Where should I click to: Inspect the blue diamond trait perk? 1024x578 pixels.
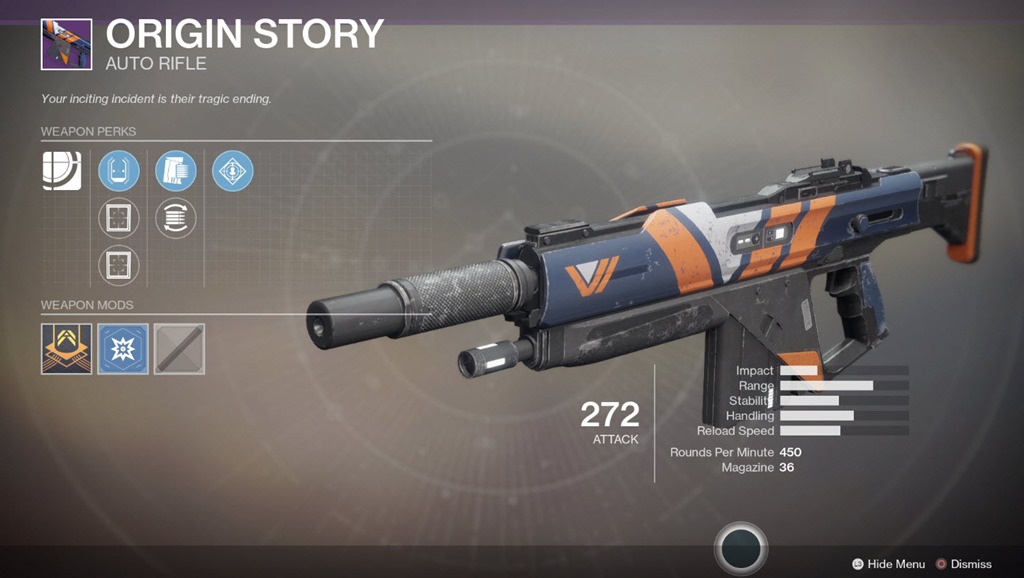click(233, 170)
